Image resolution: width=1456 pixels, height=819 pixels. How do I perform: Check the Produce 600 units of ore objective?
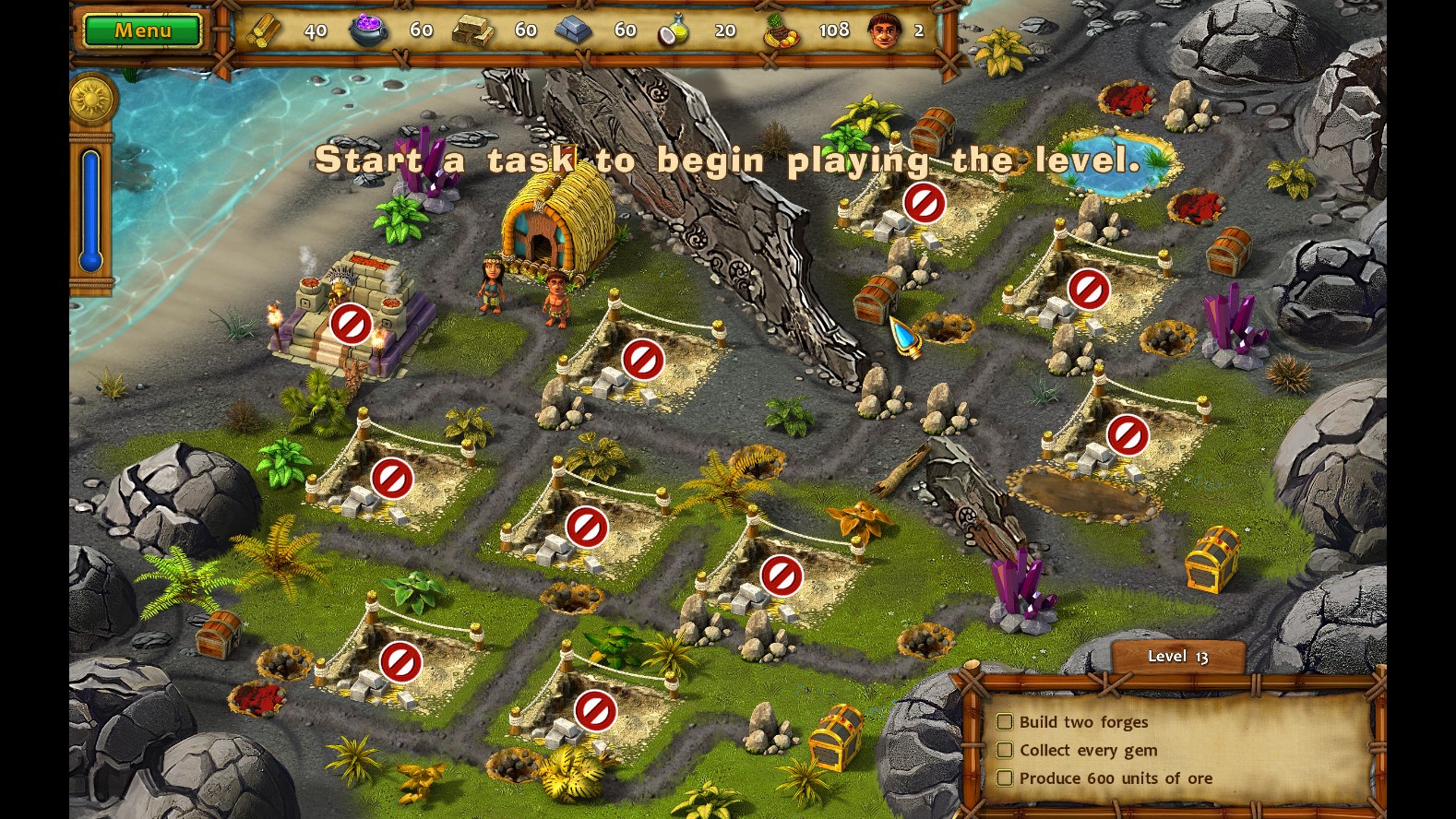click(x=1005, y=778)
